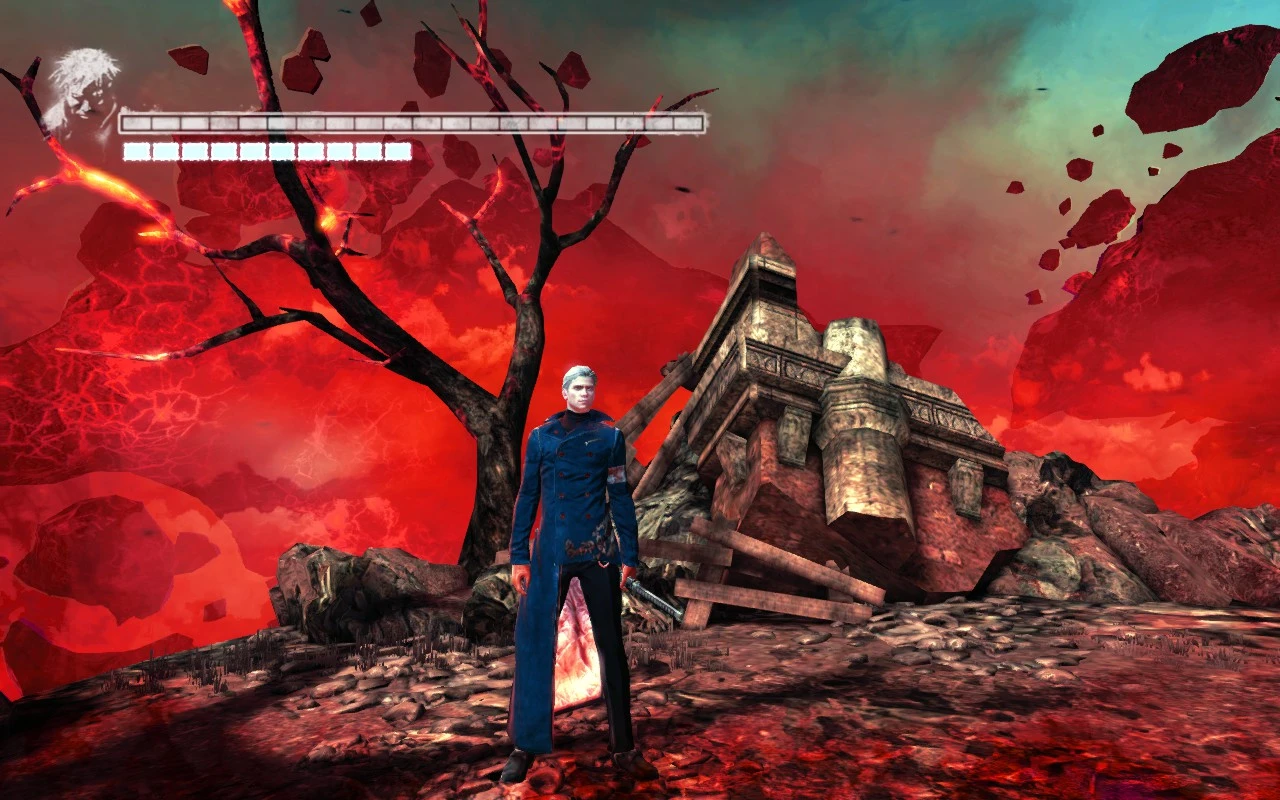
Task: Toggle the last filled Devil Trigger pip
Action: (x=398, y=150)
